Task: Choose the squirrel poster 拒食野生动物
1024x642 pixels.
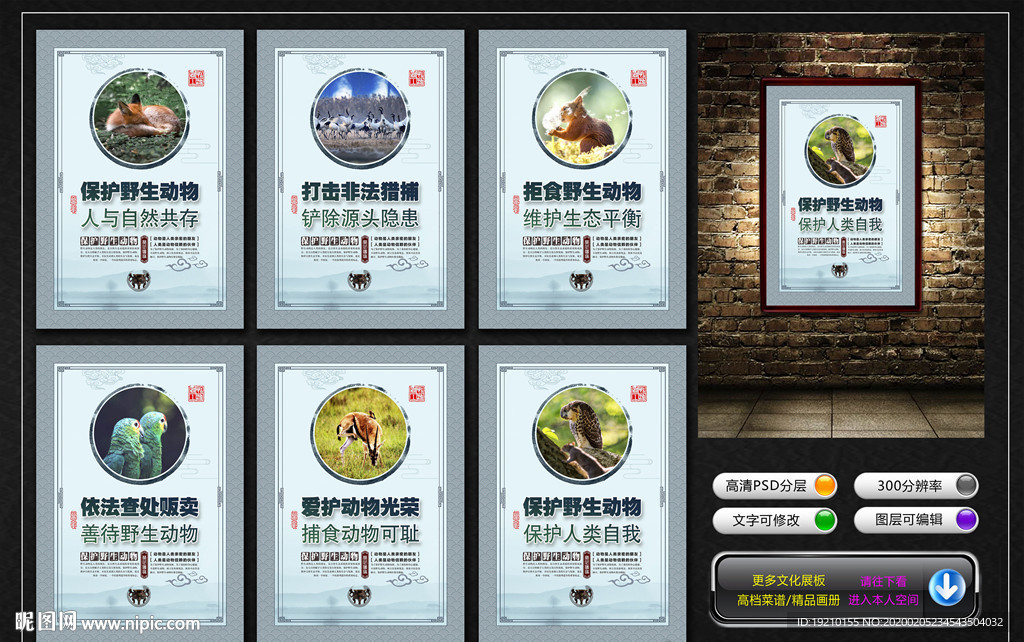Action: point(582,180)
